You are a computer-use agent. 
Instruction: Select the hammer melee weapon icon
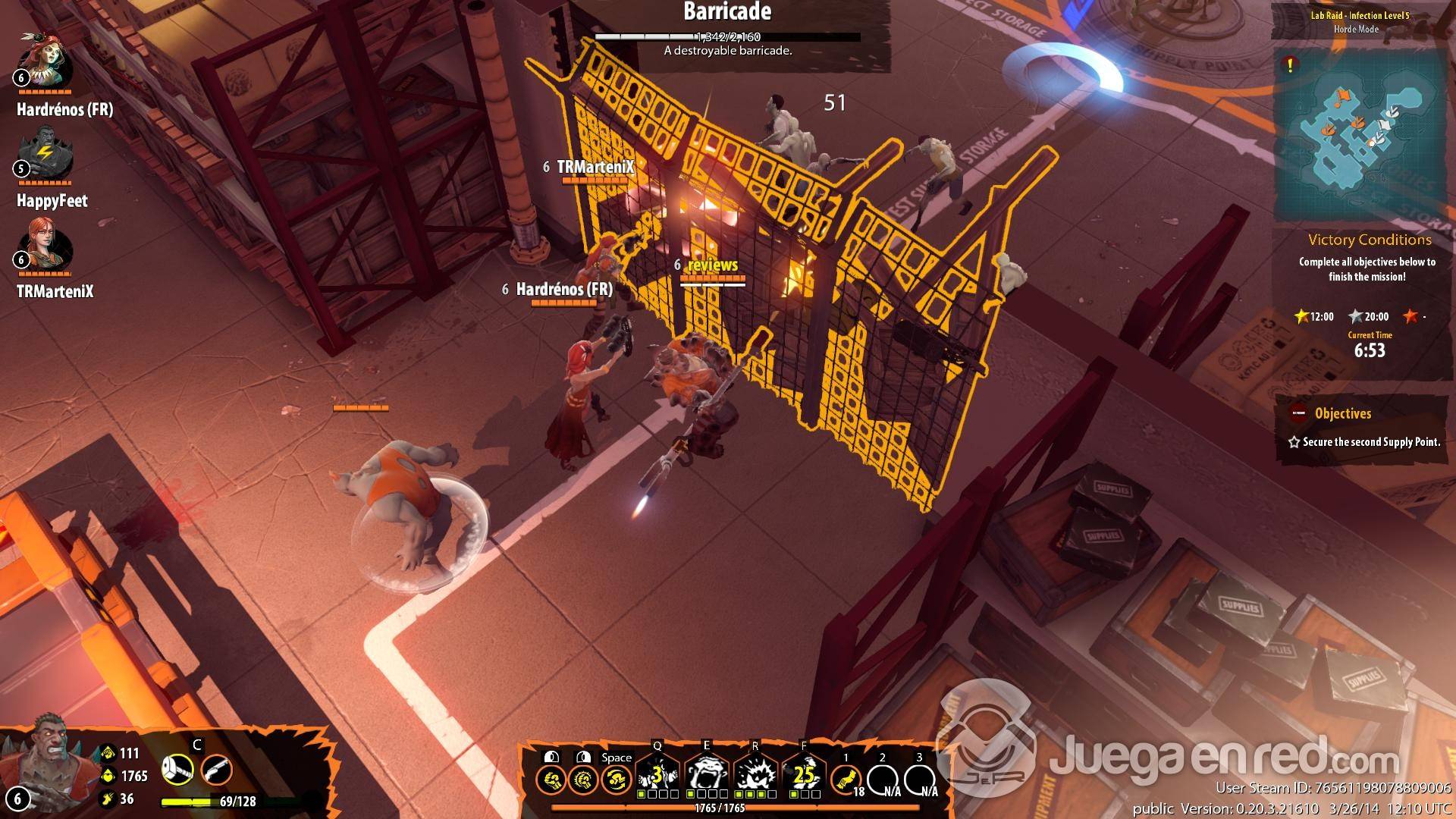[x=177, y=770]
